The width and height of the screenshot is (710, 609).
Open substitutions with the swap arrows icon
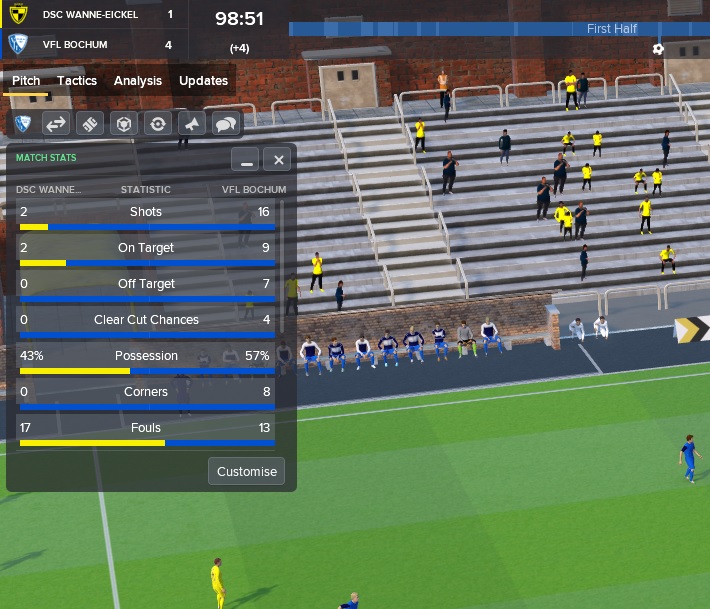click(x=56, y=124)
